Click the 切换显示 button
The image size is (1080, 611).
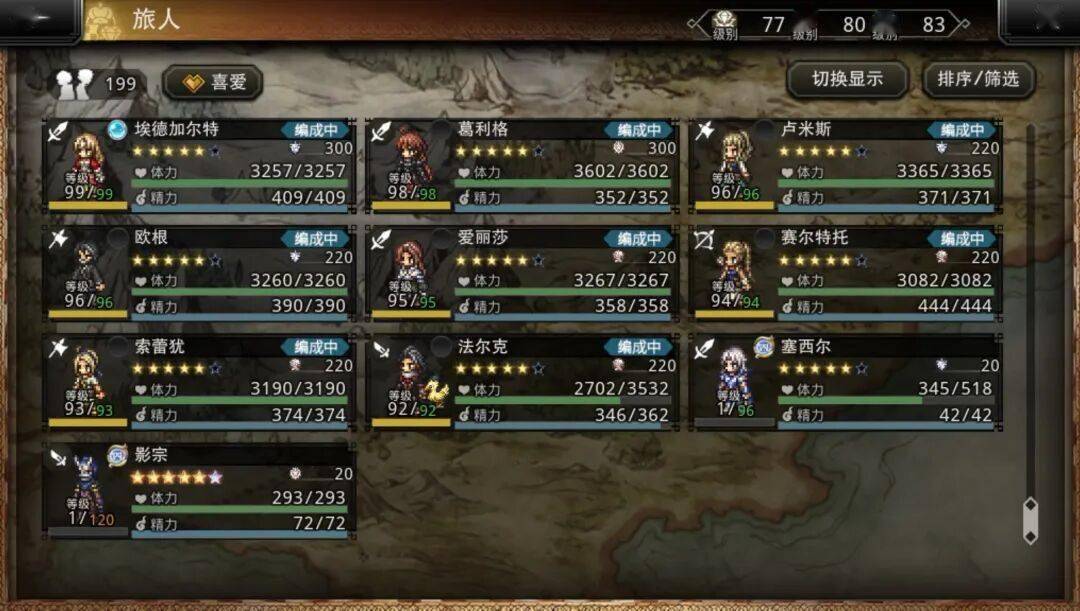click(x=847, y=80)
